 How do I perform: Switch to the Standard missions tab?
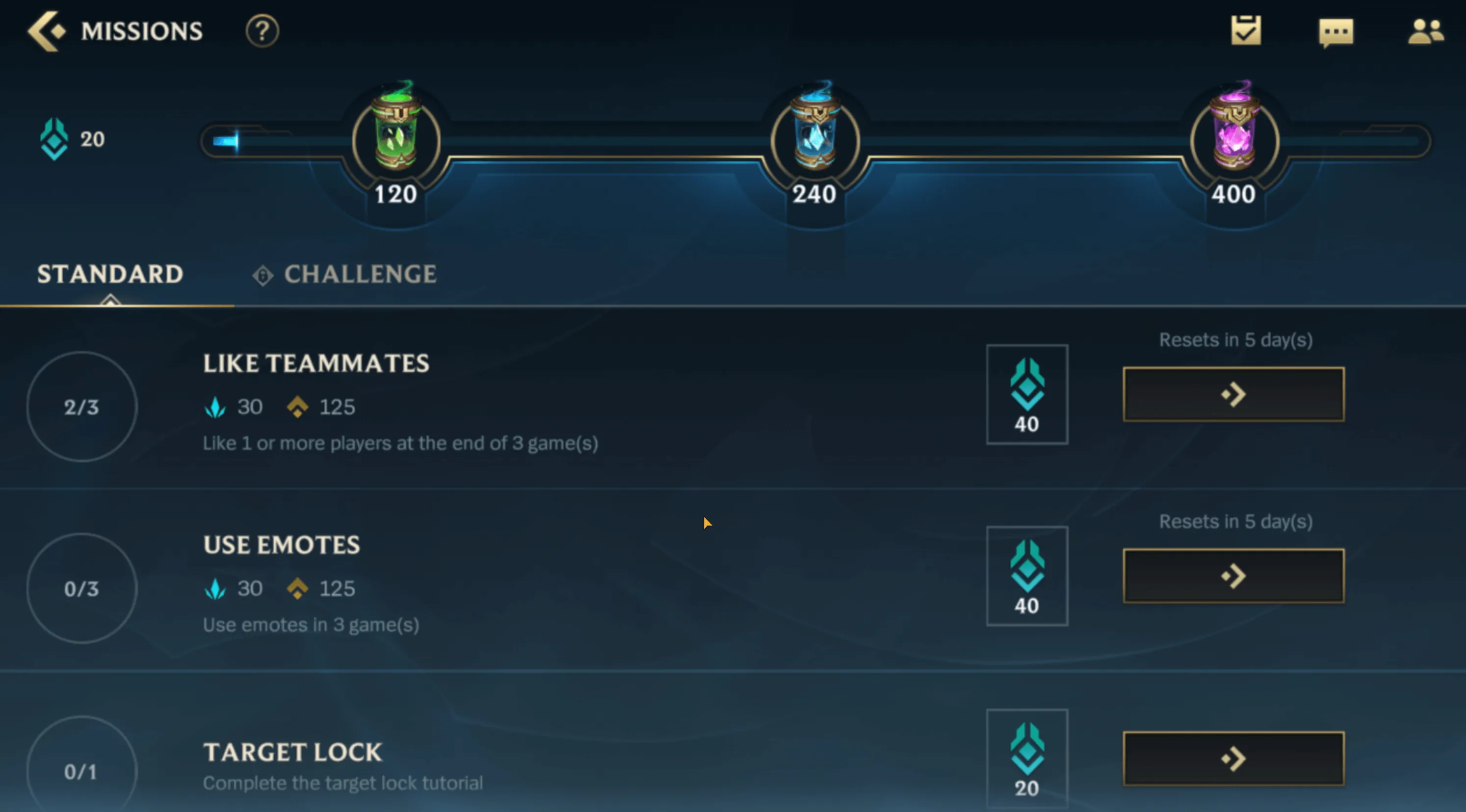coord(110,274)
